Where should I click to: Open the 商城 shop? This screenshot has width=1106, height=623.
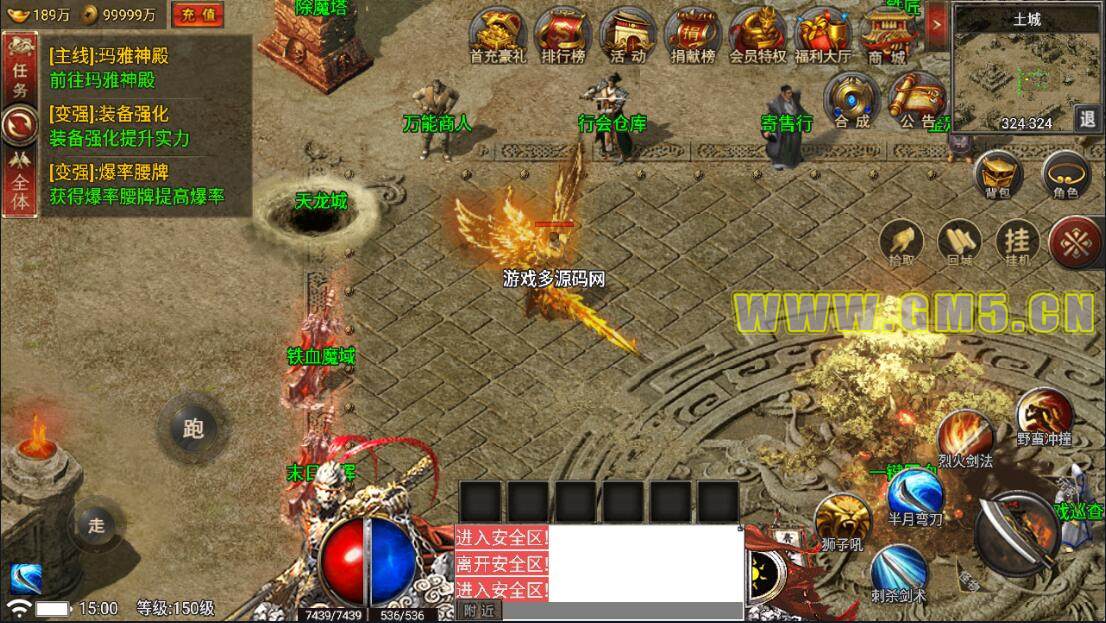pyautogui.click(x=887, y=34)
